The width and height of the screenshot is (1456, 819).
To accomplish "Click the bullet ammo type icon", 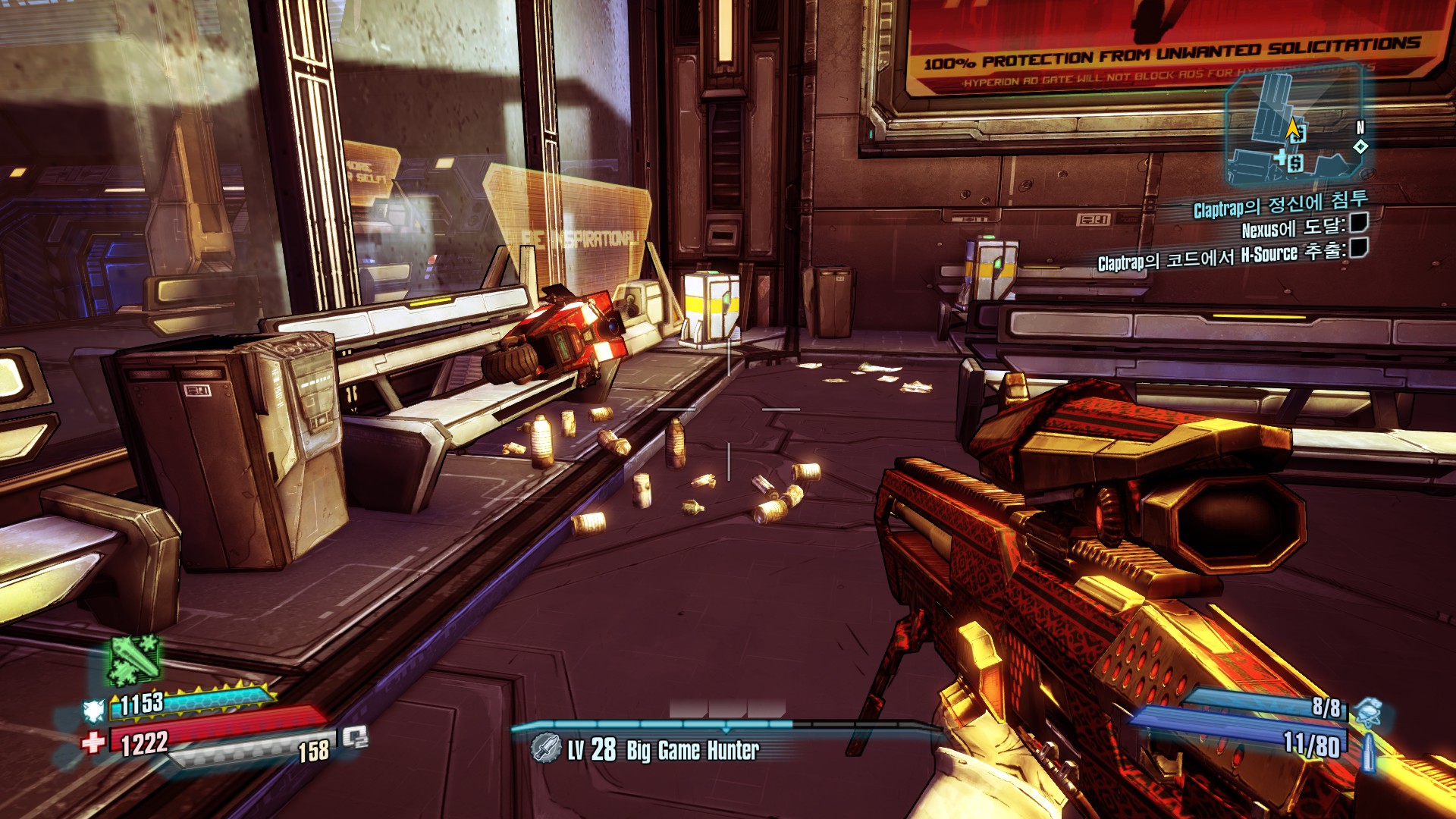I will (1369, 751).
